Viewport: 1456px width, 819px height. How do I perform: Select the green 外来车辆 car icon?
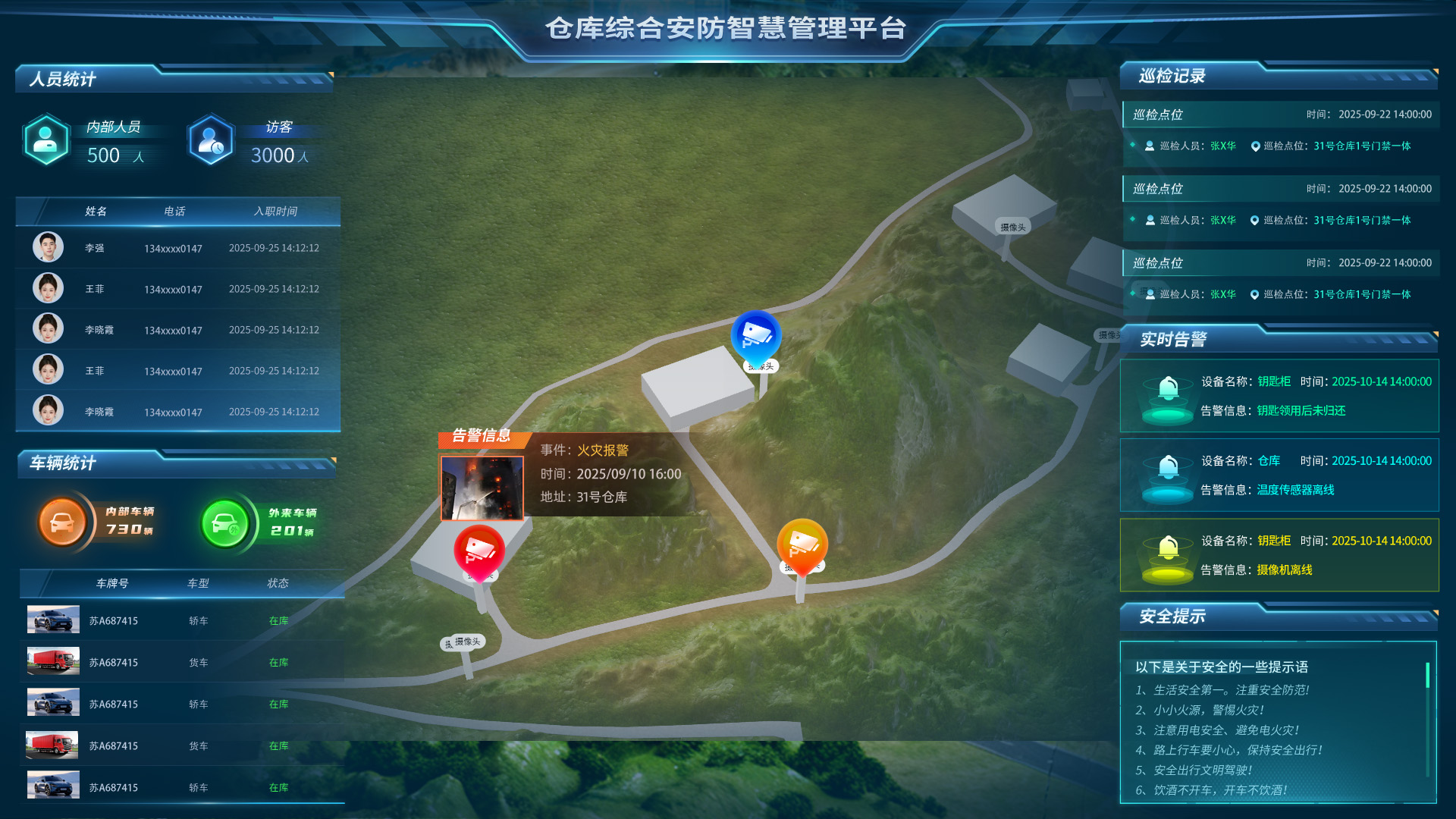224,522
